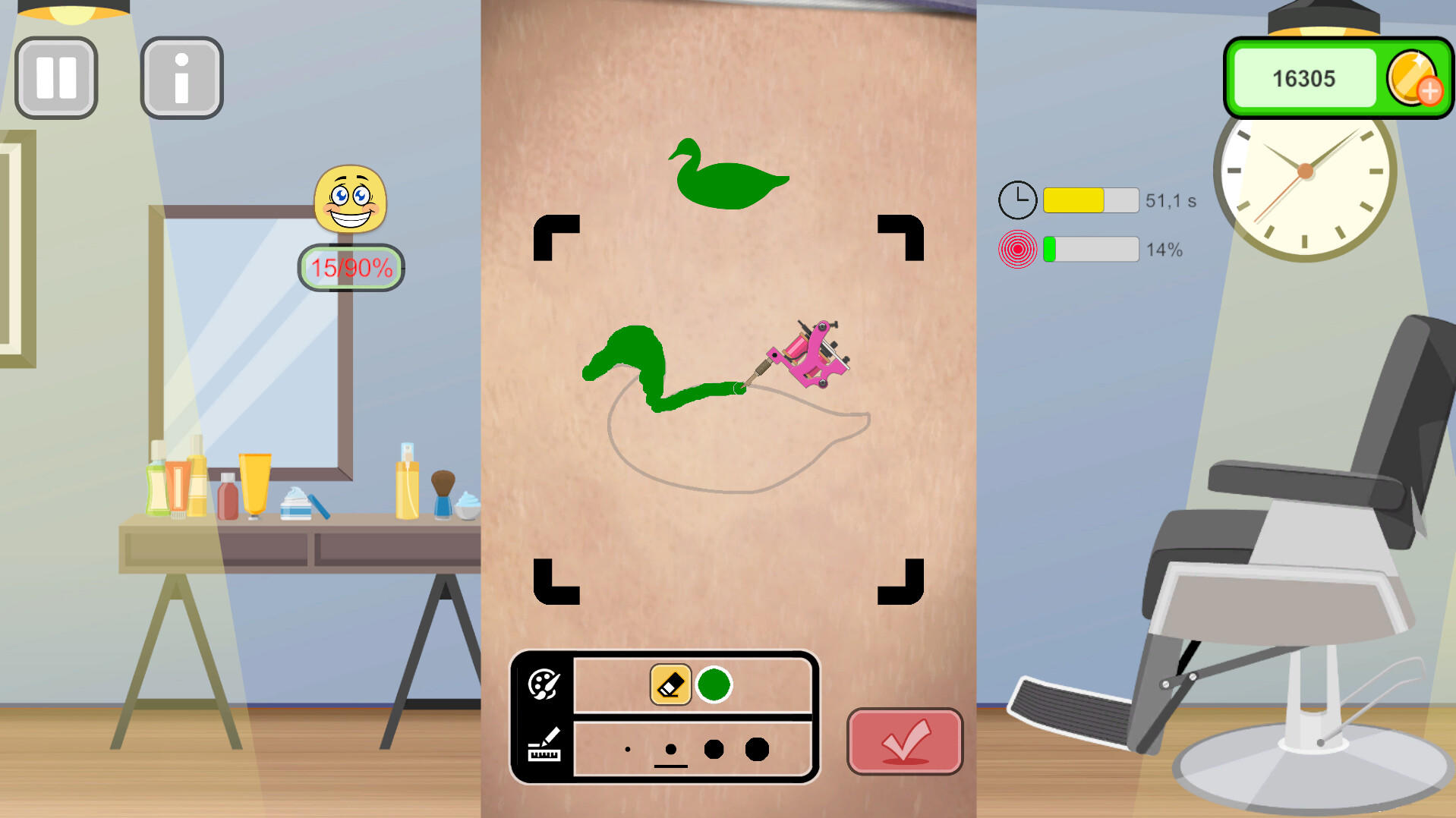Viewport: 1456px width, 818px height.
Task: Expand the color selection row
Action: pyautogui.click(x=544, y=684)
